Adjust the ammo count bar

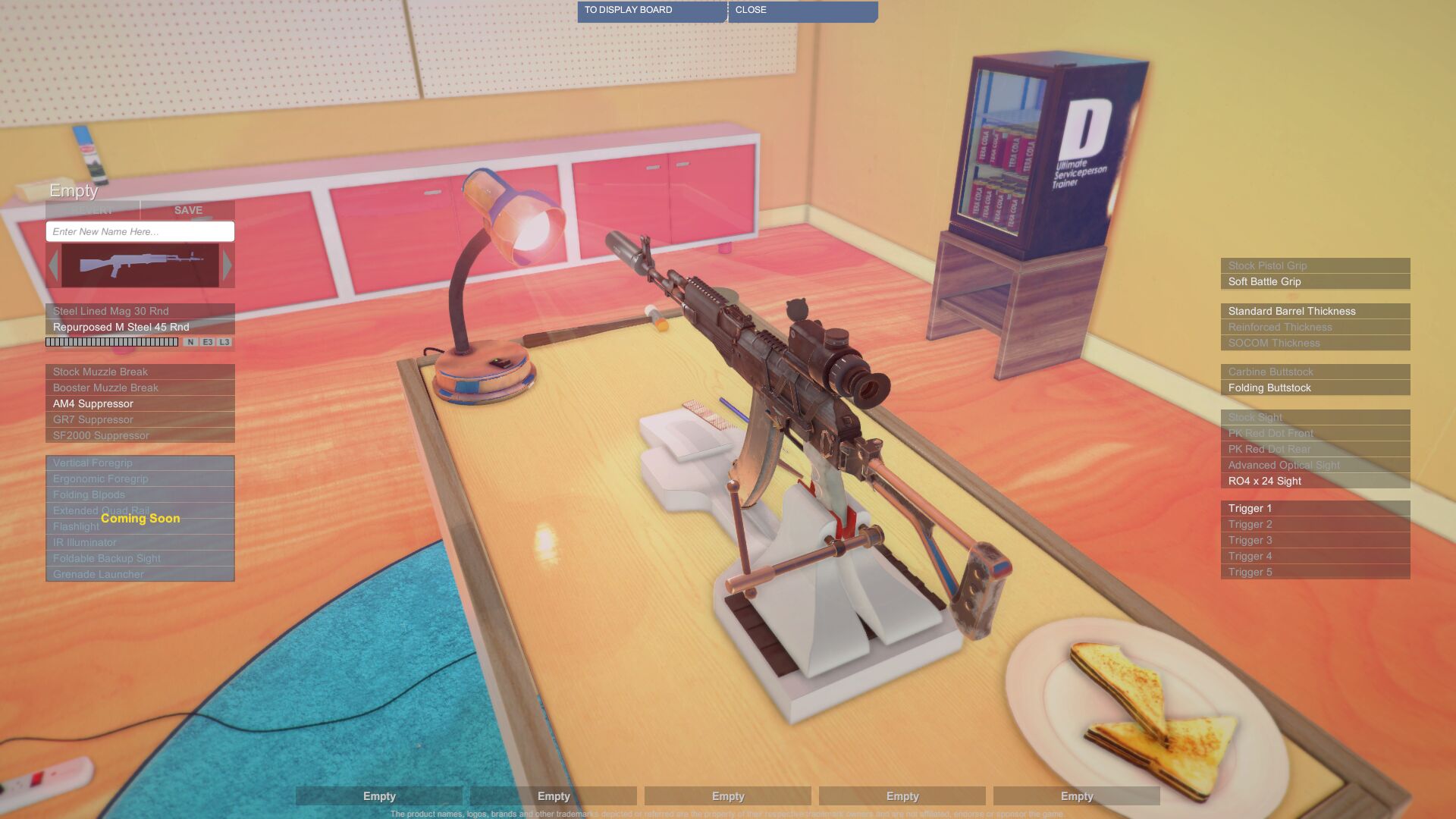[110, 342]
